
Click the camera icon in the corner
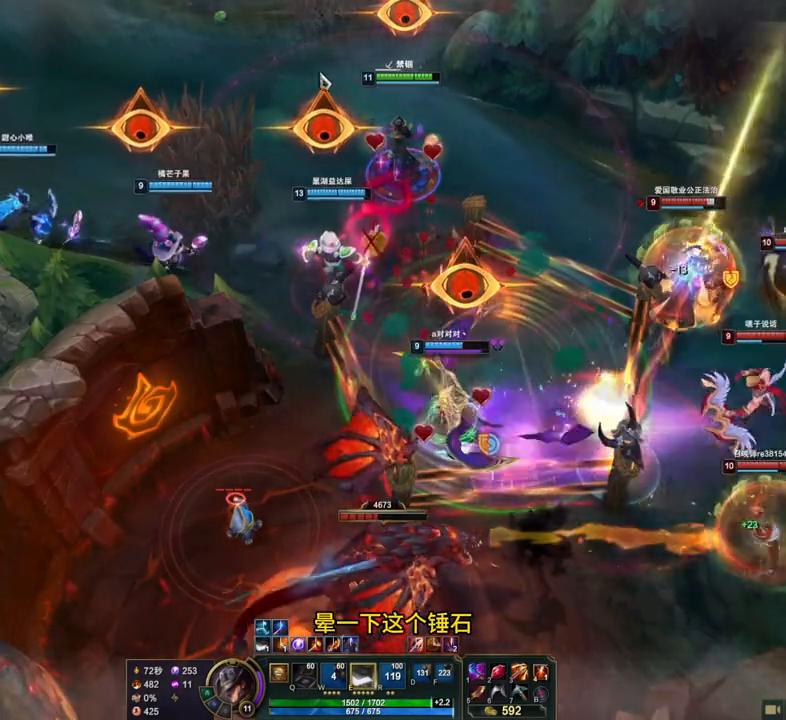pyautogui.click(x=772, y=708)
